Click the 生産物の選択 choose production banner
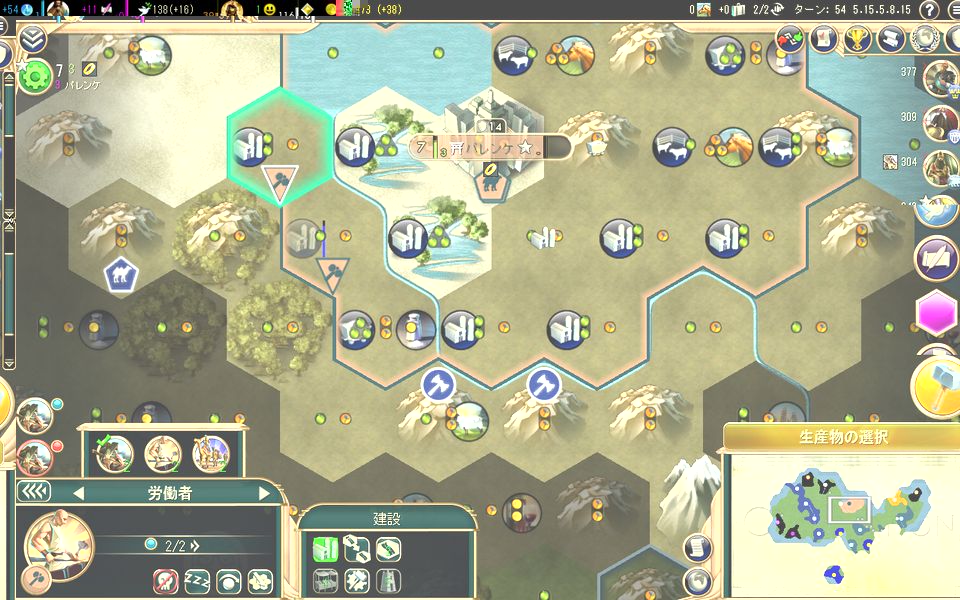Image resolution: width=960 pixels, height=600 pixels. 842,437
